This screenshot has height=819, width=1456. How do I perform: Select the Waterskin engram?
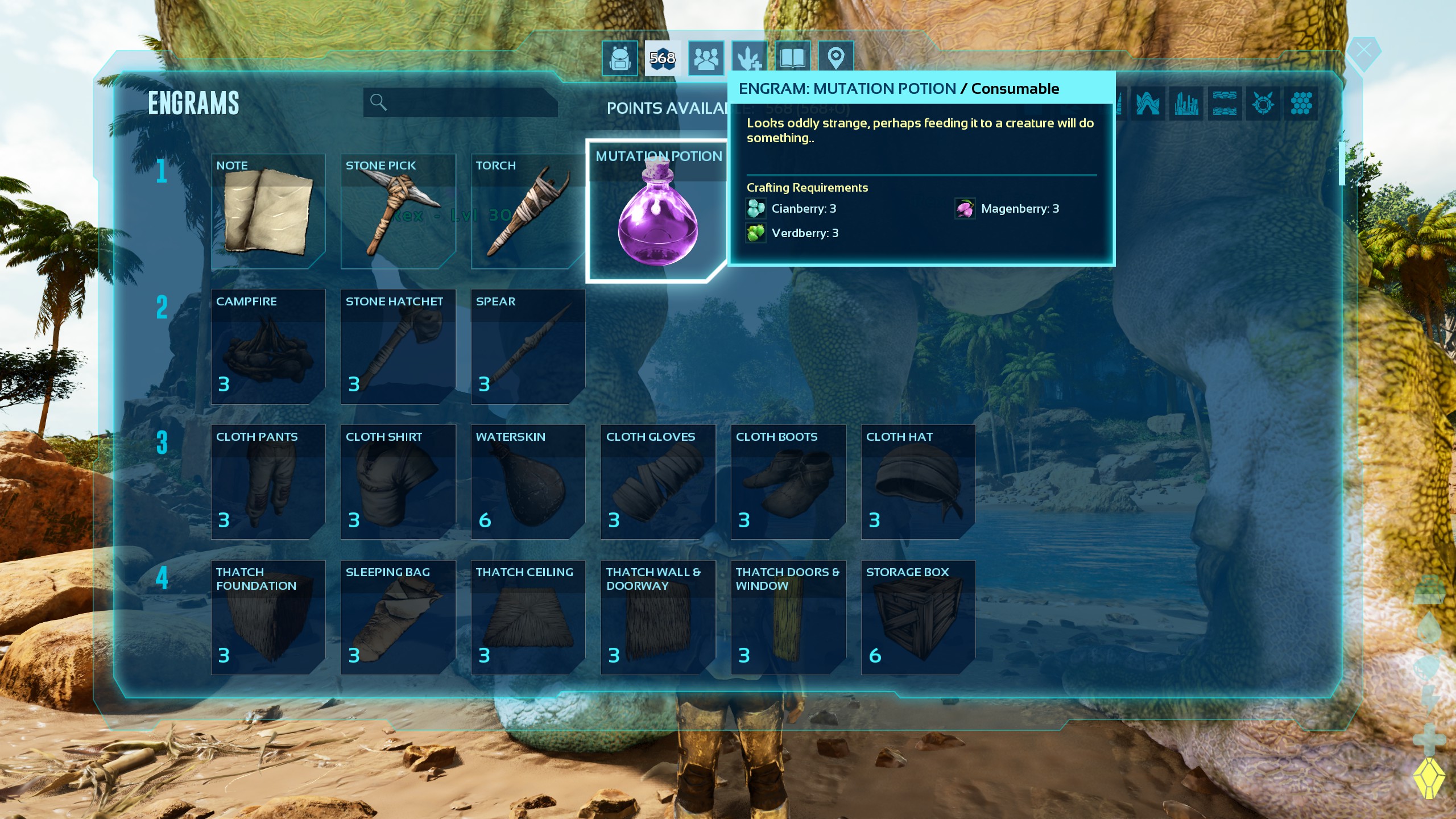pos(528,482)
